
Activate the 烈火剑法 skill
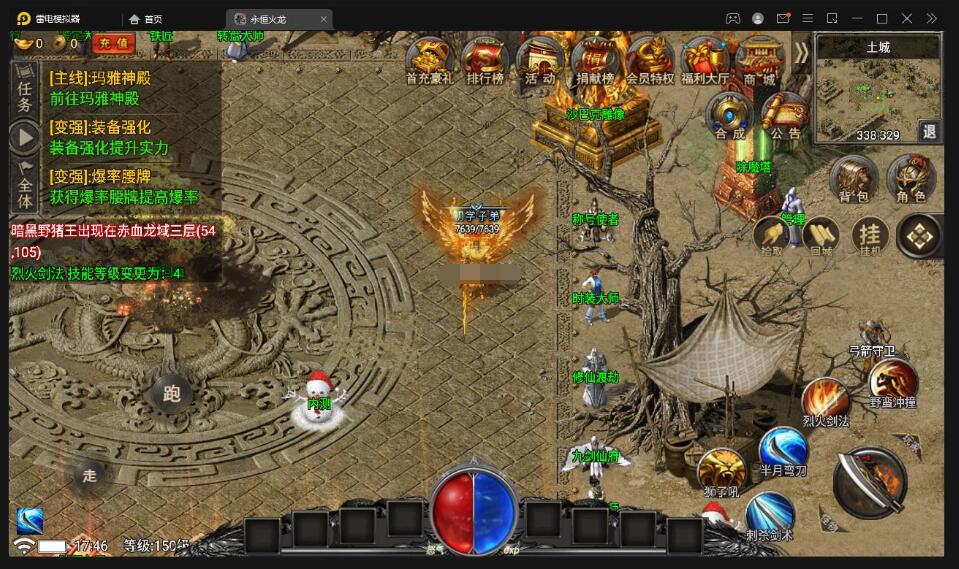point(825,399)
